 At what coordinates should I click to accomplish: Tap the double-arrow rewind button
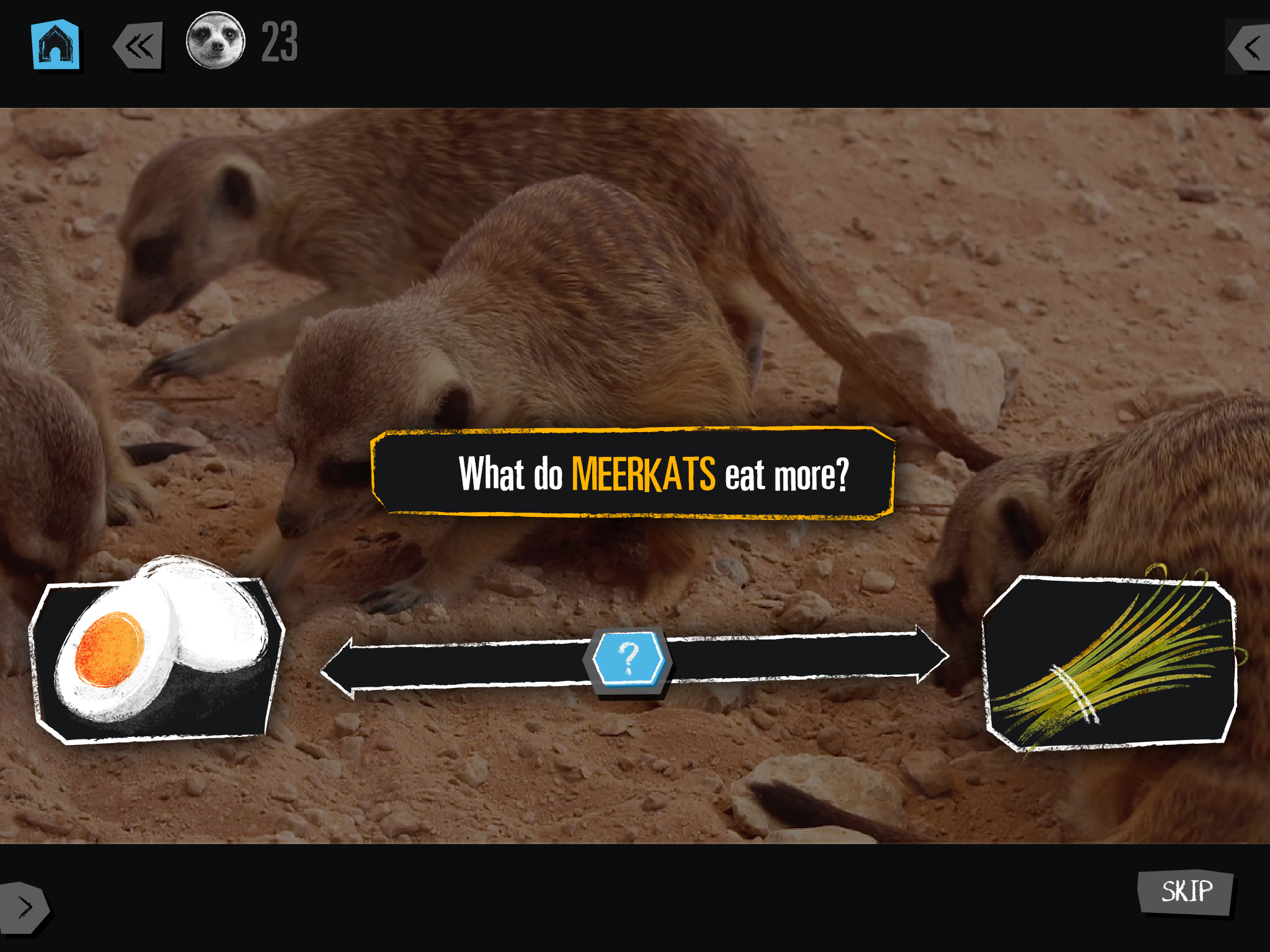click(139, 46)
